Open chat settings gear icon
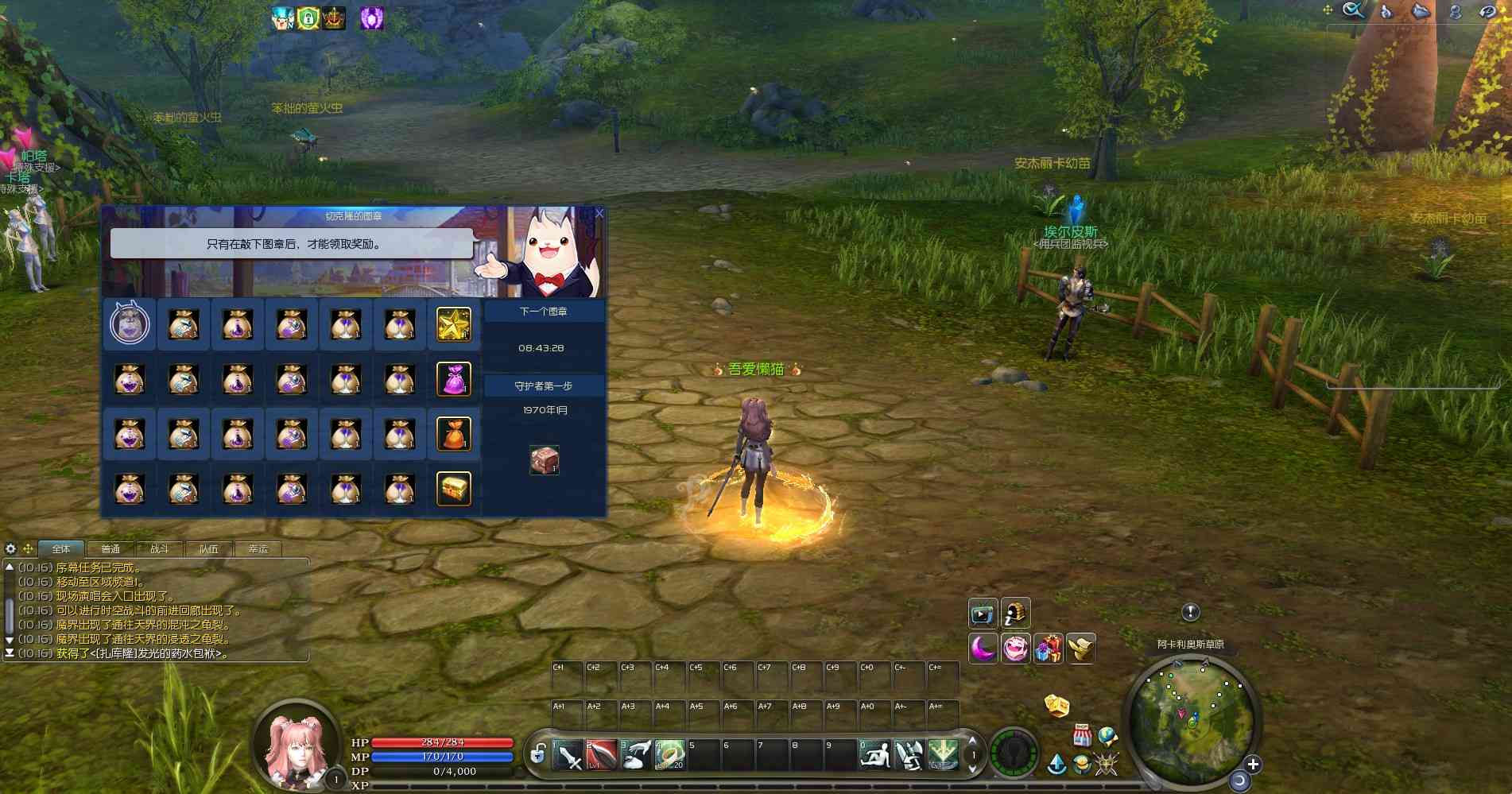The image size is (1512, 794). click(x=10, y=548)
